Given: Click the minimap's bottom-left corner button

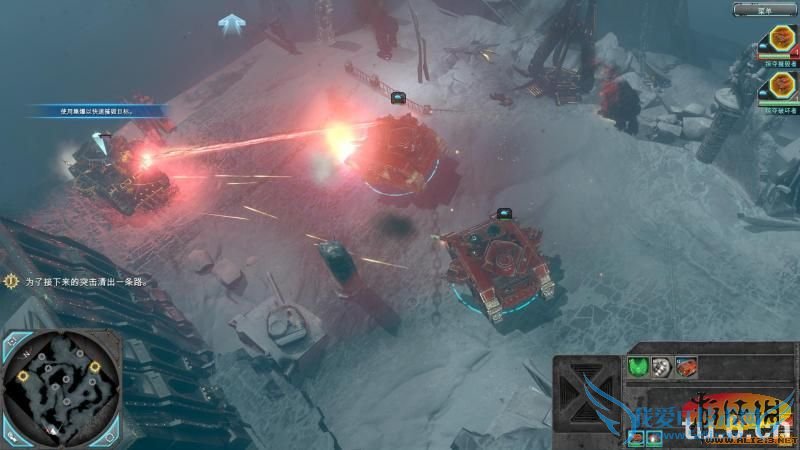Looking at the screenshot, I should click(11, 434).
